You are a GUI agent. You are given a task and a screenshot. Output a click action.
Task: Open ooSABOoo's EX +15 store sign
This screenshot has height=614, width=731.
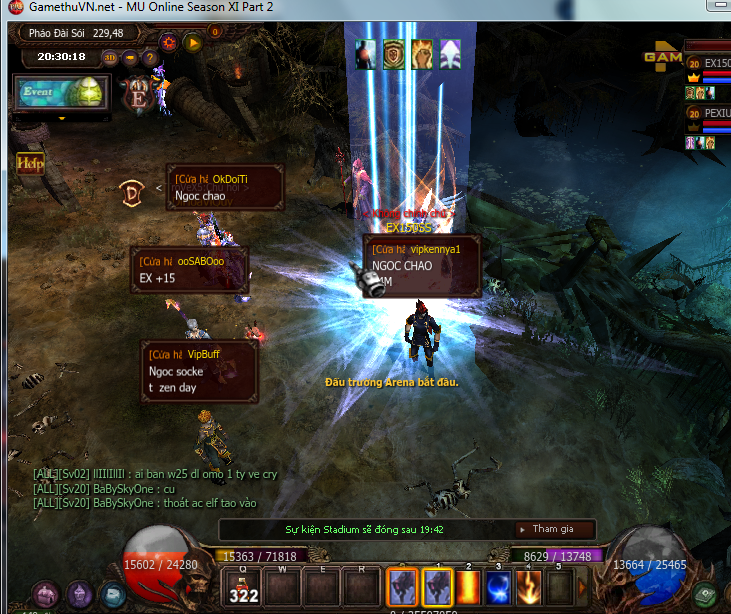click(x=190, y=270)
